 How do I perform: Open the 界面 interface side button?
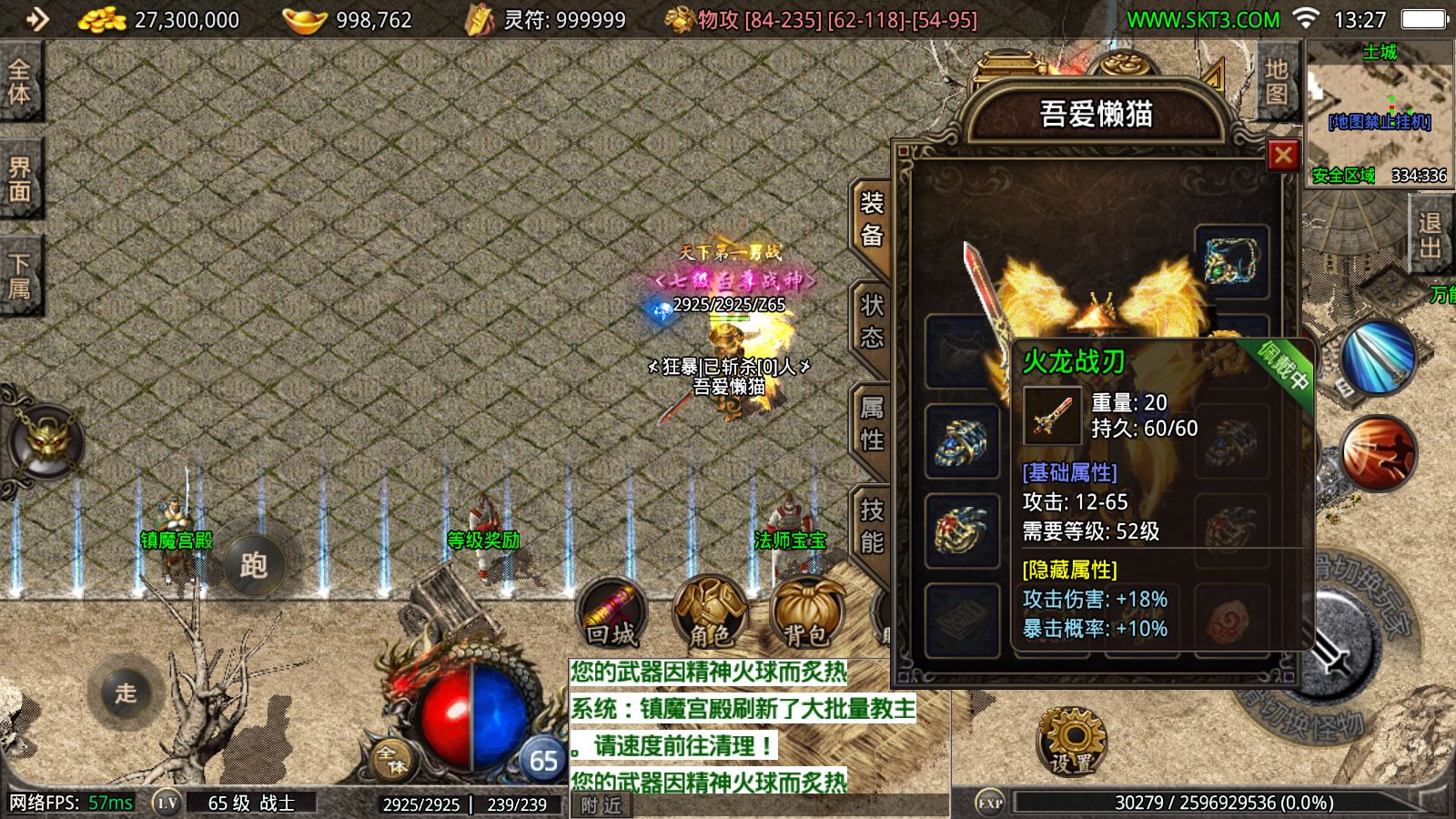(19, 179)
